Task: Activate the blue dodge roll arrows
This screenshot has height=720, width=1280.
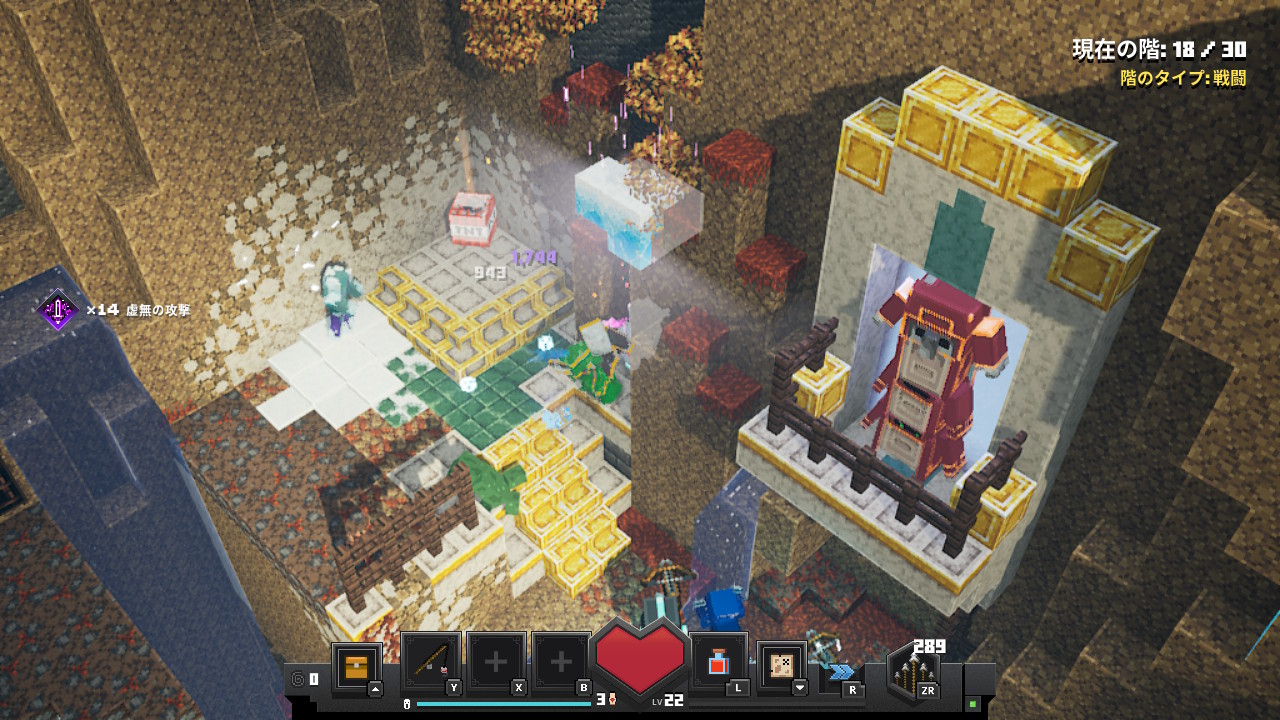Action: (842, 671)
